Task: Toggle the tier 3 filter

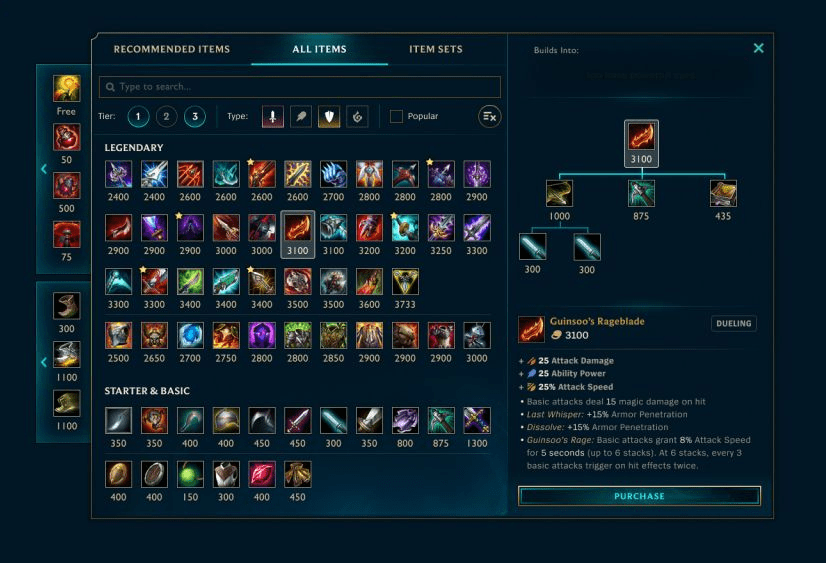Action: click(x=195, y=117)
